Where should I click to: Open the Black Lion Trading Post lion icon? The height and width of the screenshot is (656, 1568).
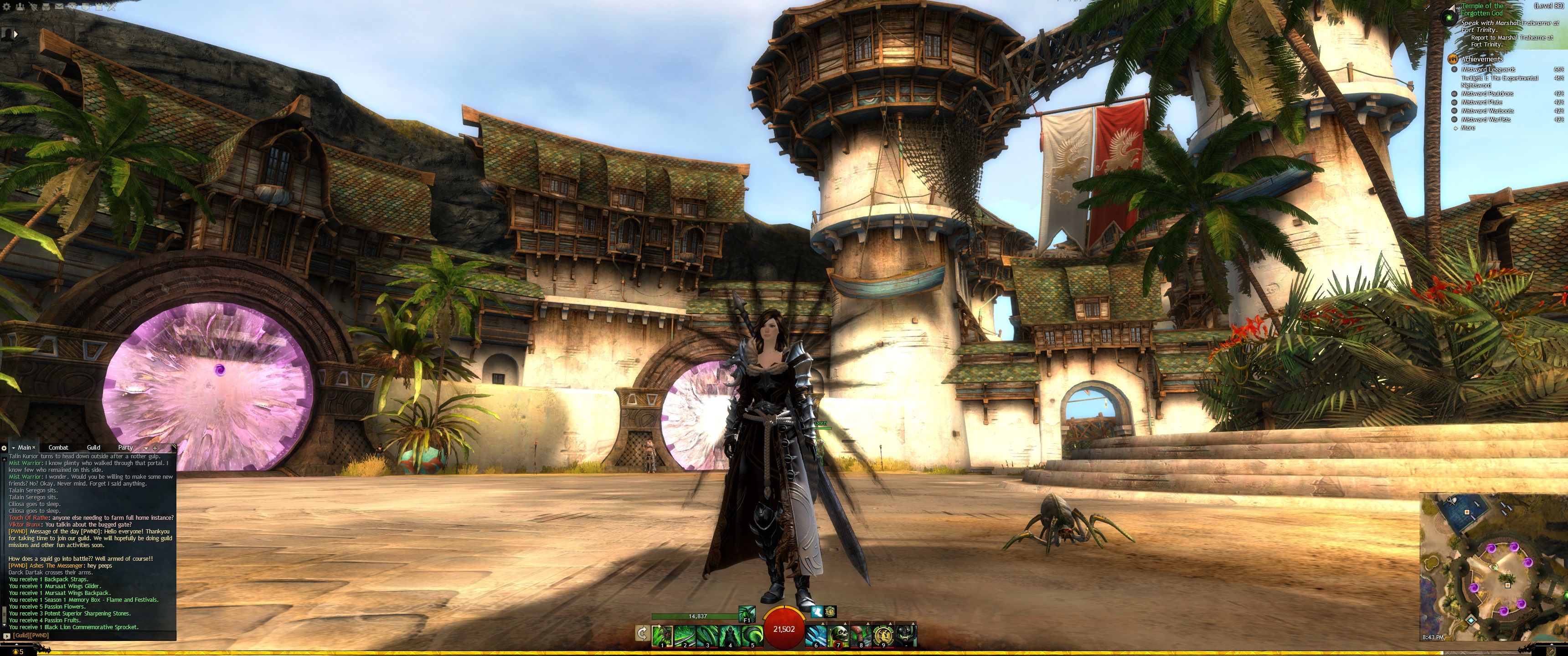(72, 7)
